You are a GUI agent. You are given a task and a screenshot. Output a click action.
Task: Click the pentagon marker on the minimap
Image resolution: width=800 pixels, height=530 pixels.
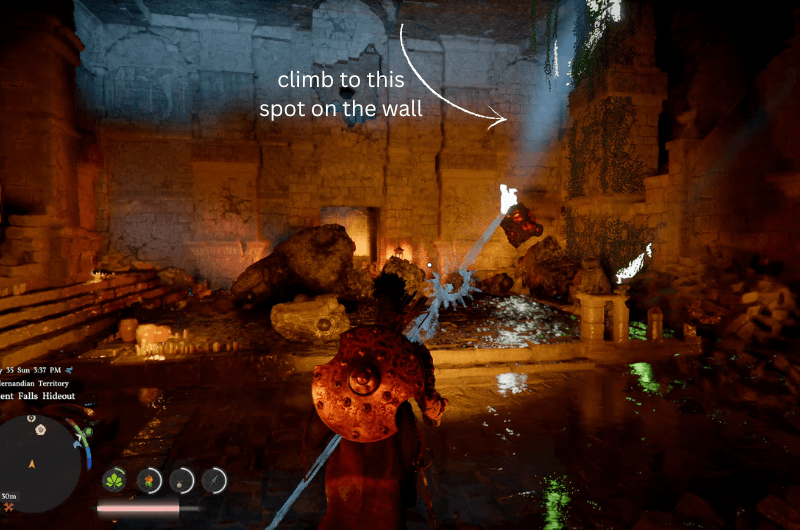40,429
